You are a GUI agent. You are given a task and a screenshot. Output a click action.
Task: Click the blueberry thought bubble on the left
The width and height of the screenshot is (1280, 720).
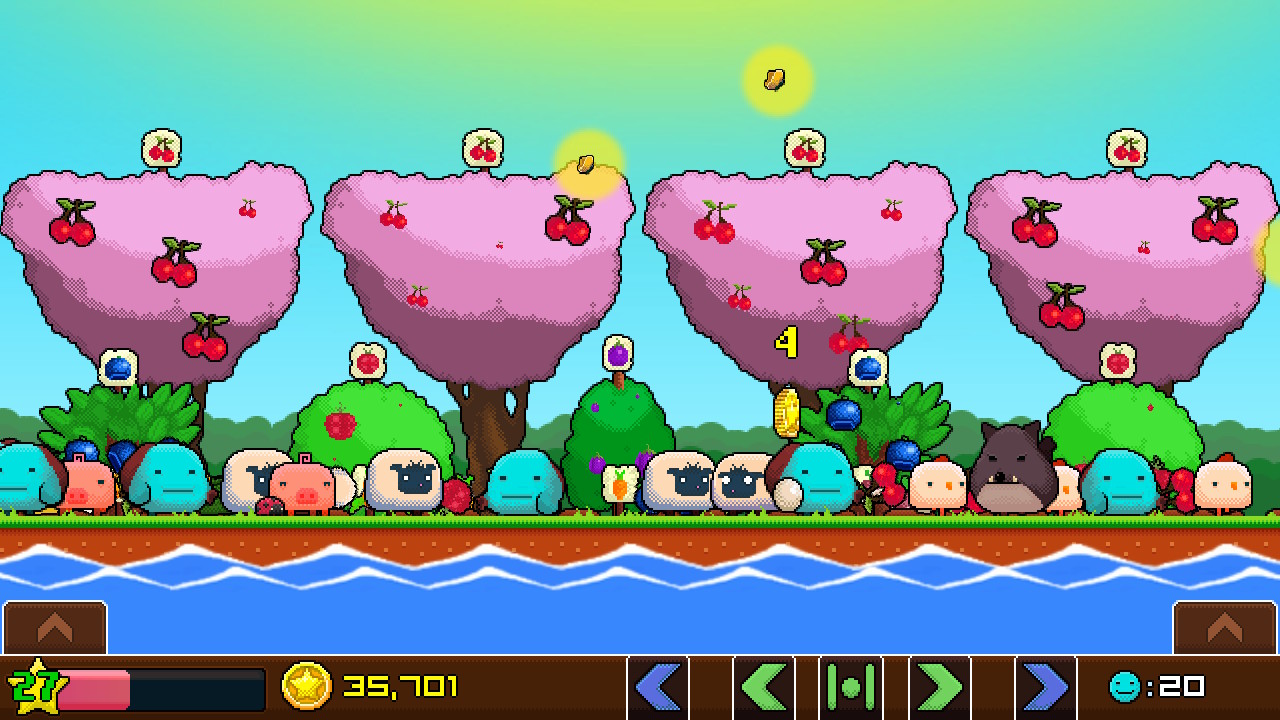117,369
